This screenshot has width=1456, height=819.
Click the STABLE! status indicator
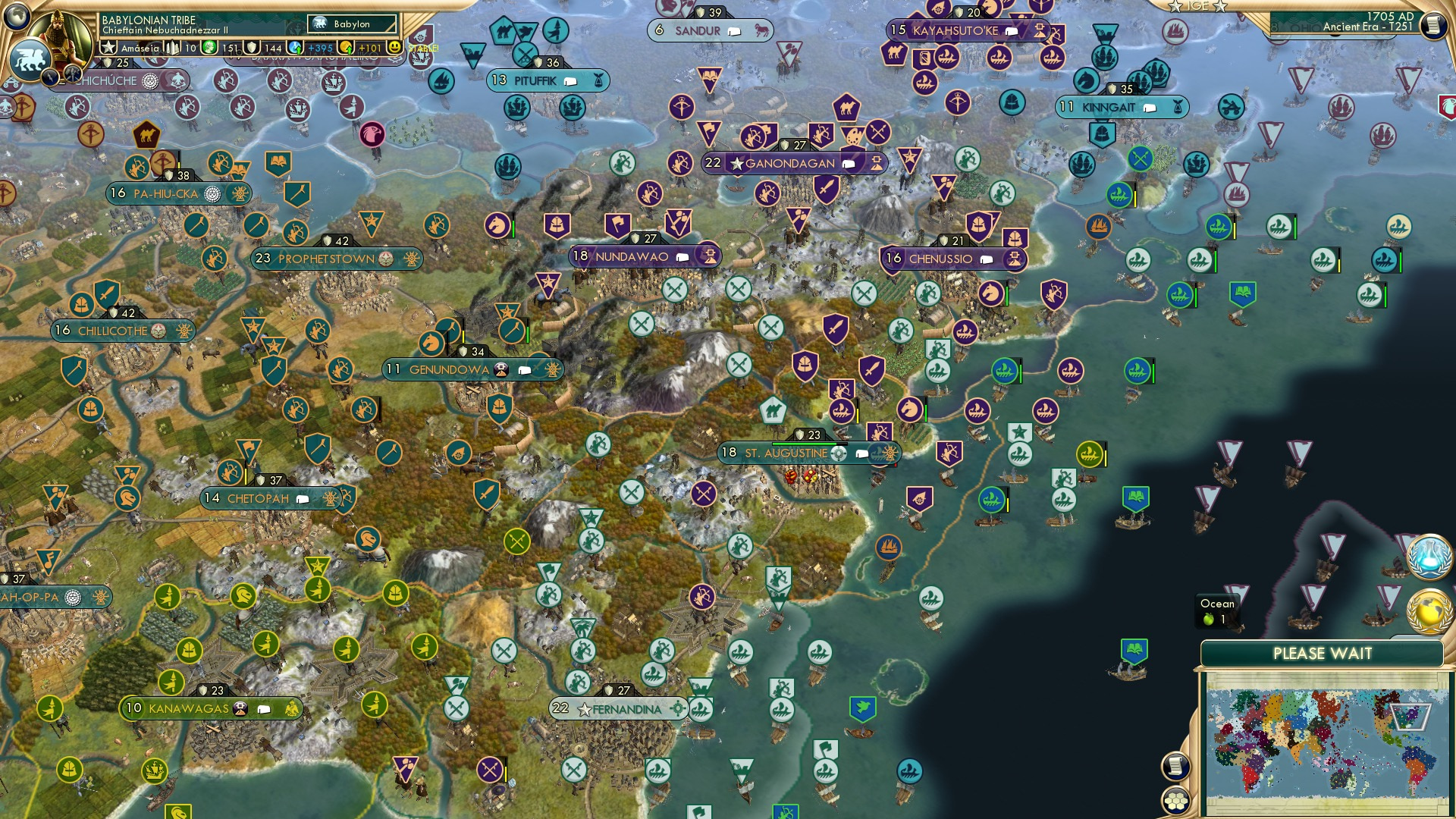(422, 47)
